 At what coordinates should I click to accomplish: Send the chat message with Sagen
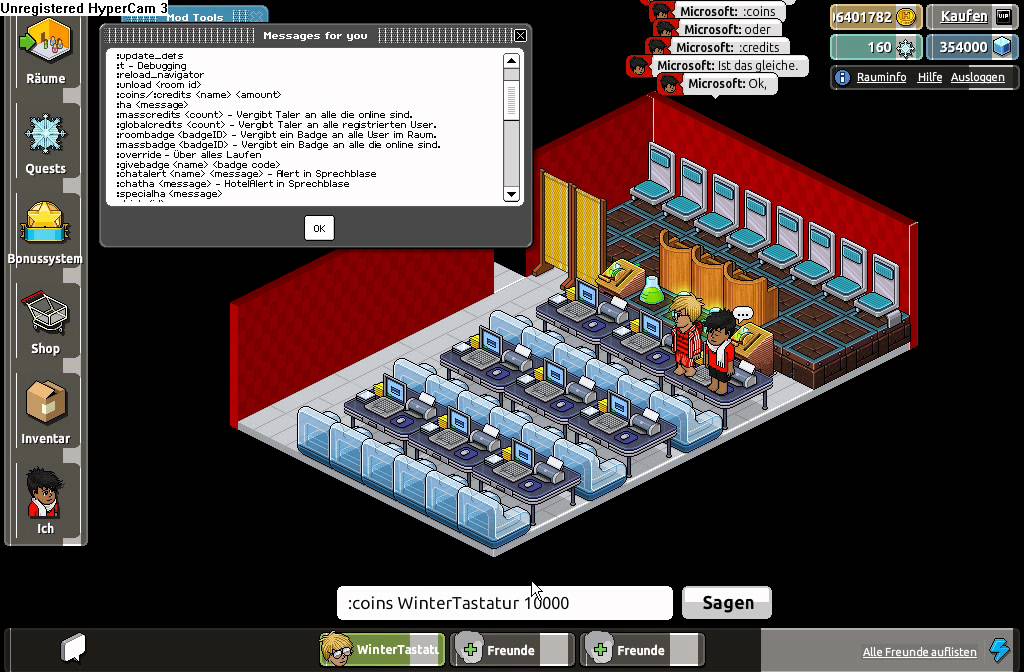(727, 603)
